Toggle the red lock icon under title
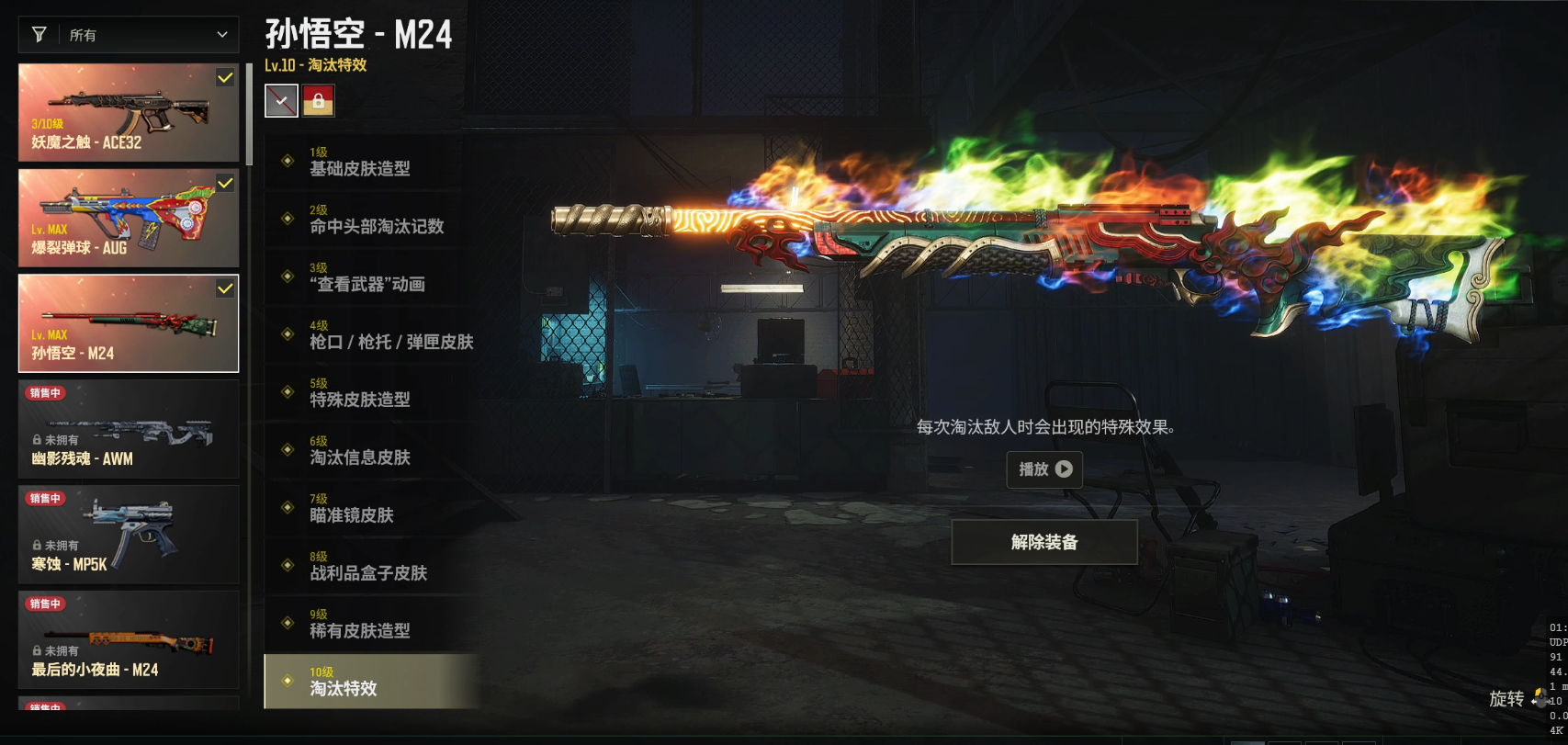Viewport: 1568px width, 745px height. point(319,101)
